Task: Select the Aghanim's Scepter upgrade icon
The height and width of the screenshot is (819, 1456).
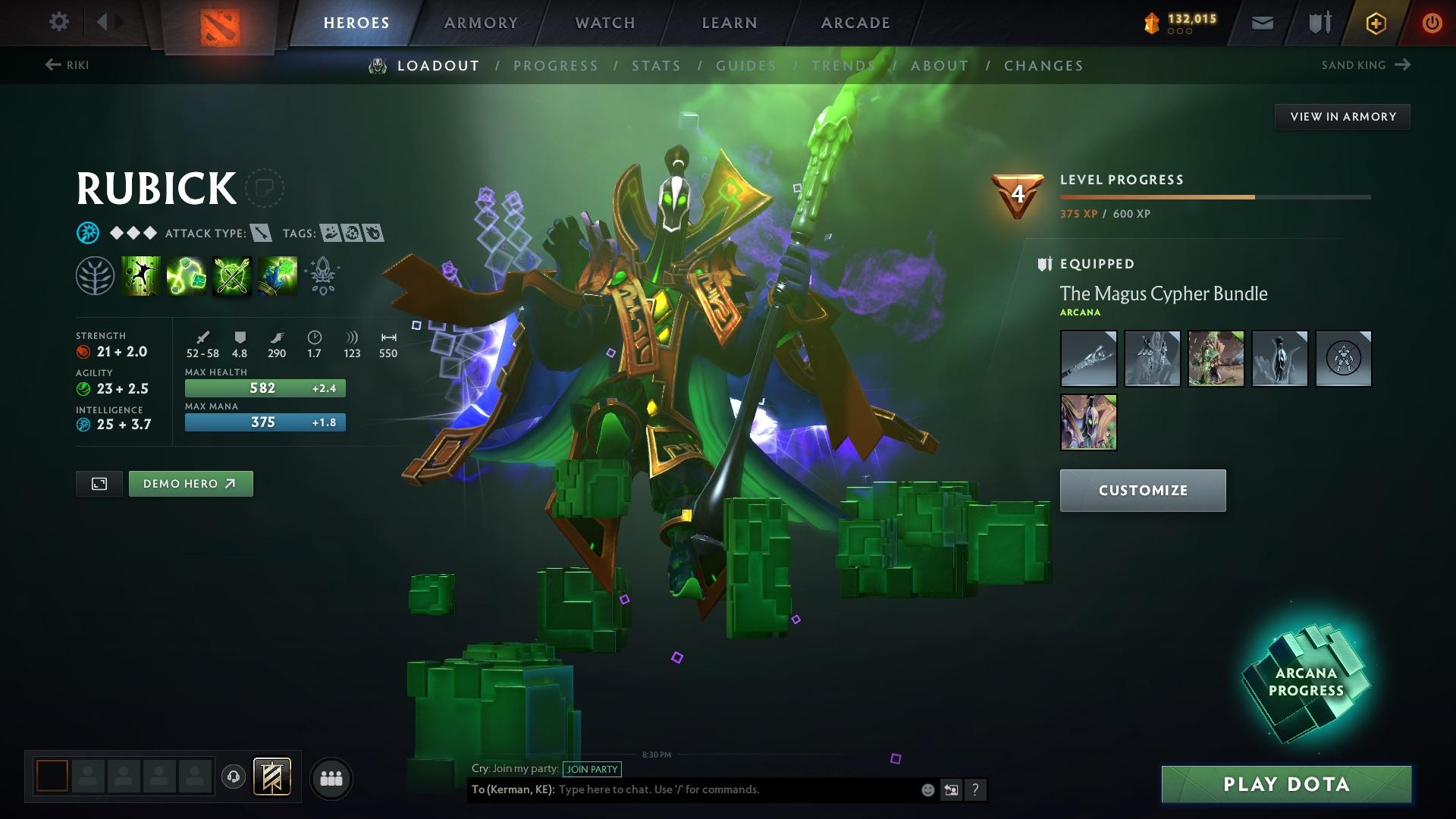Action: pos(322,275)
